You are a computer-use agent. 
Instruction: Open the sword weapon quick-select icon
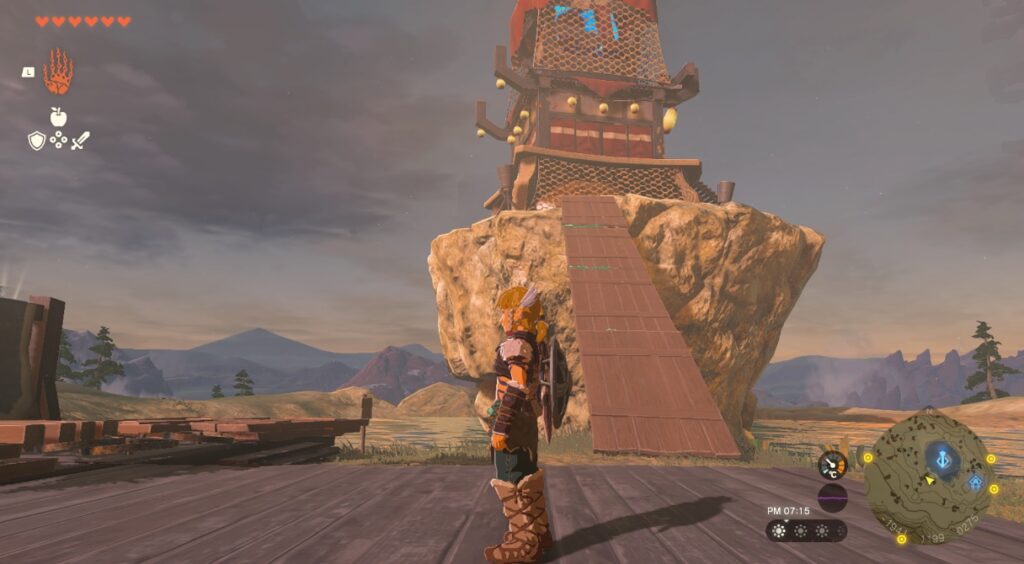(80, 141)
